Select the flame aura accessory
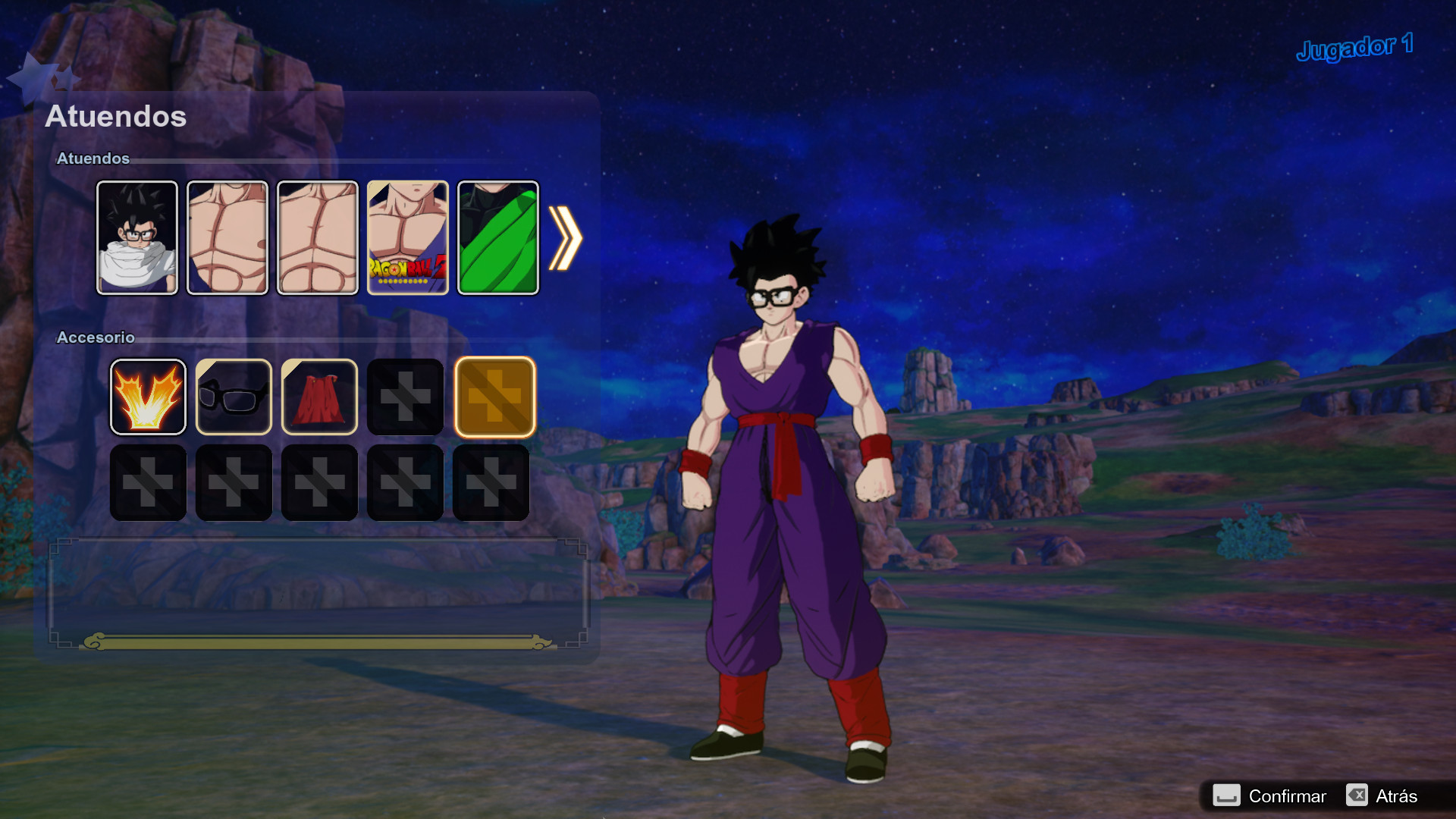The height and width of the screenshot is (819, 1456). pyautogui.click(x=148, y=396)
